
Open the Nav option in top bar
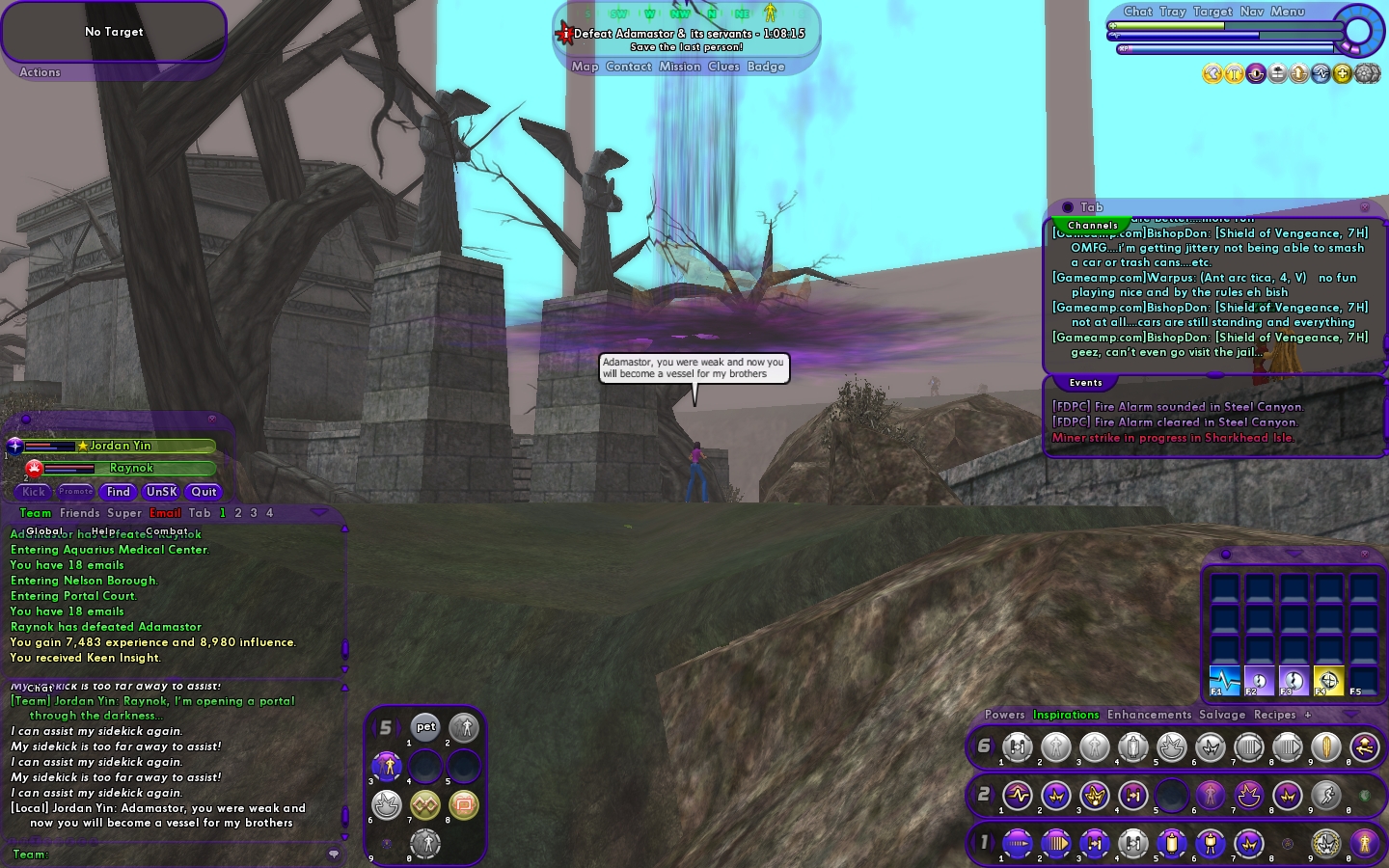pos(1252,12)
